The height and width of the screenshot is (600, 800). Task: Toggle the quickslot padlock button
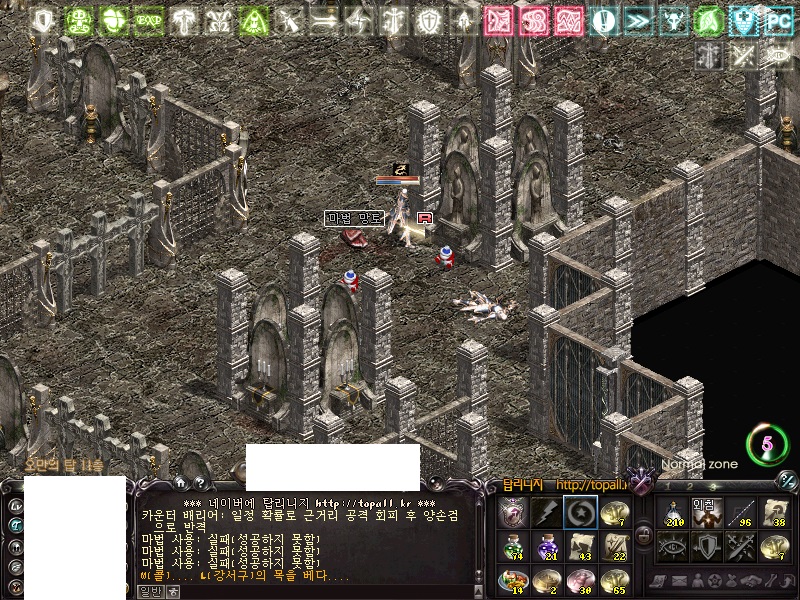(644, 536)
